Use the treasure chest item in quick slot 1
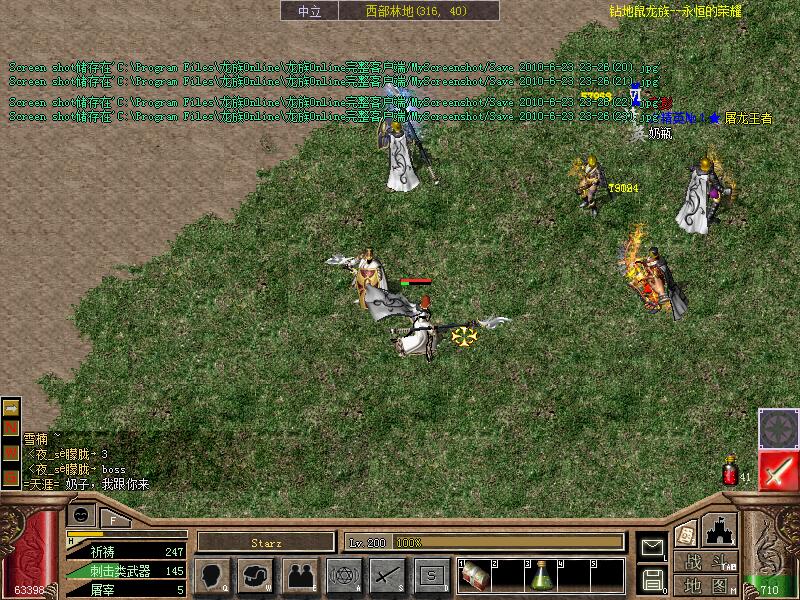 click(476, 575)
